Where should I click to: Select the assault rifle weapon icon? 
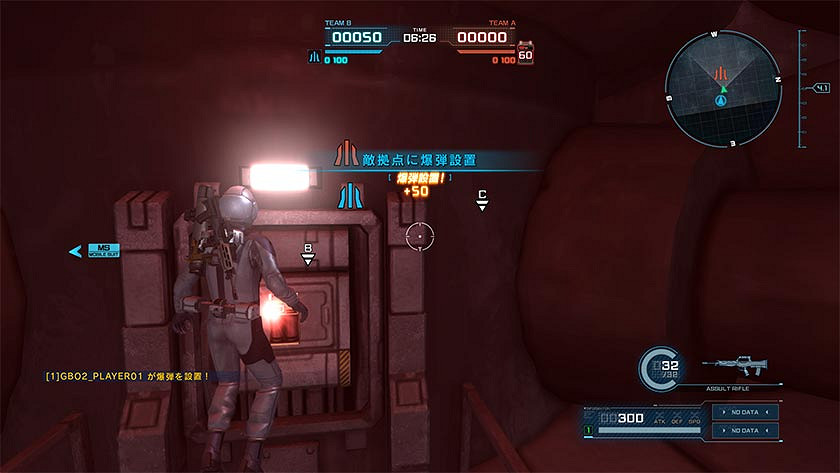[740, 367]
